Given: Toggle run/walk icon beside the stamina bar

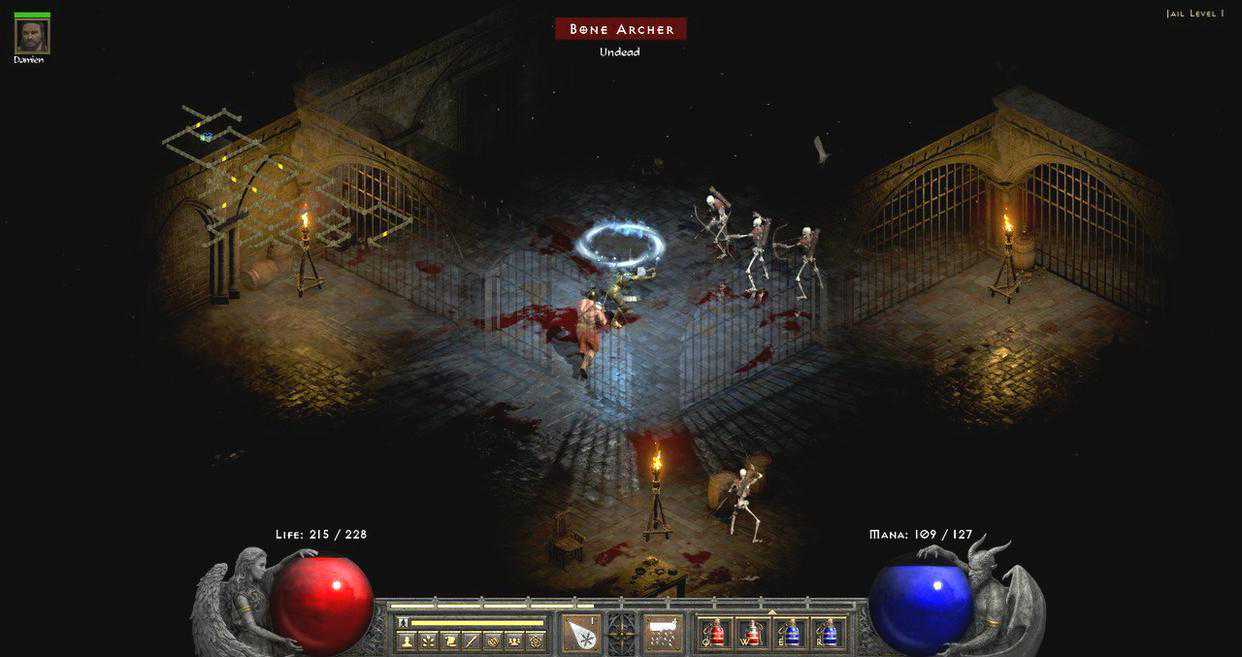Looking at the screenshot, I should tap(404, 622).
